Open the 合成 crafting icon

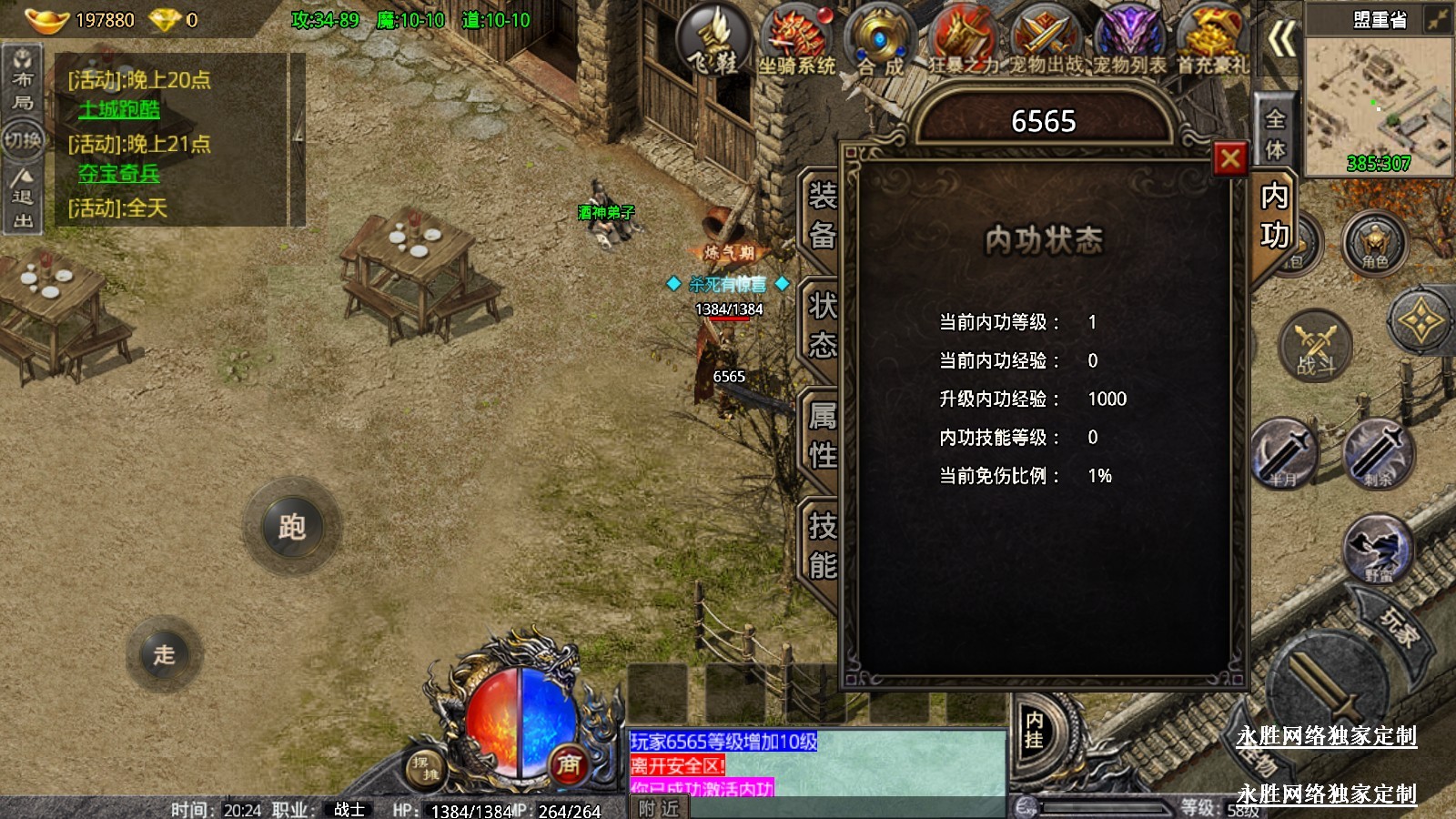879,39
